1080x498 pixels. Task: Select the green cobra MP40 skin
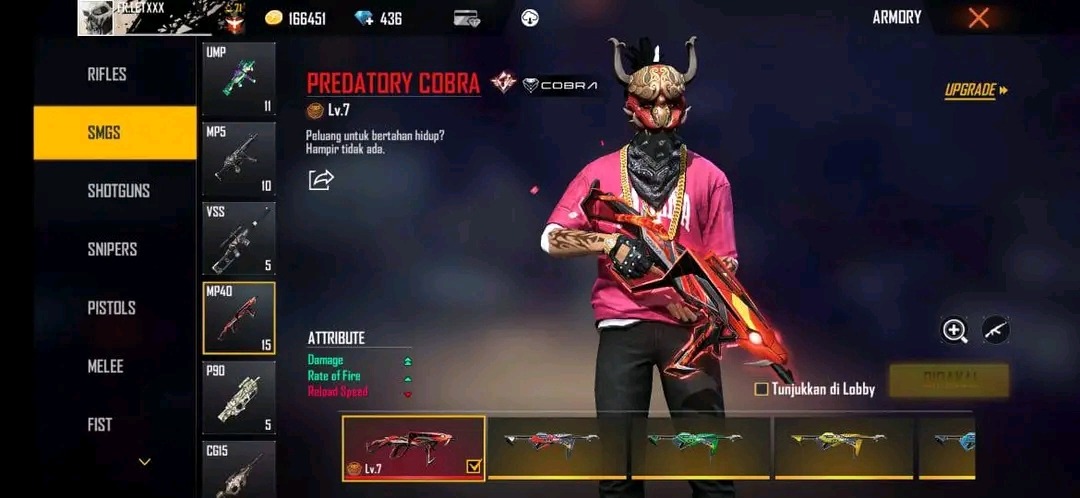point(700,446)
